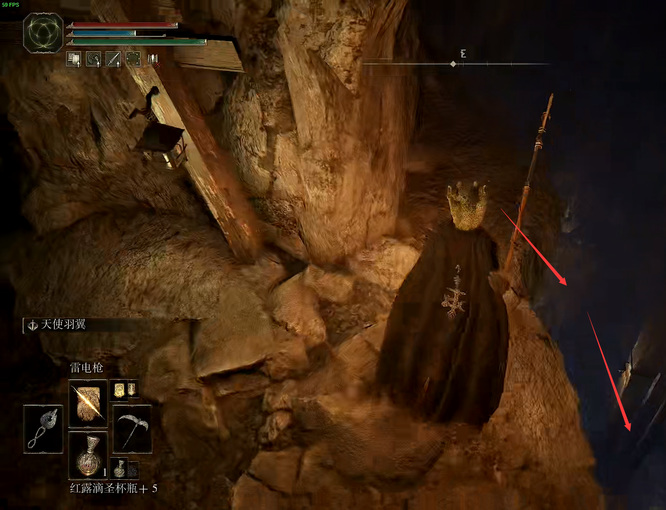Click the Great Rune emblem icon
666x510 pixels.
pyautogui.click(x=43, y=32)
